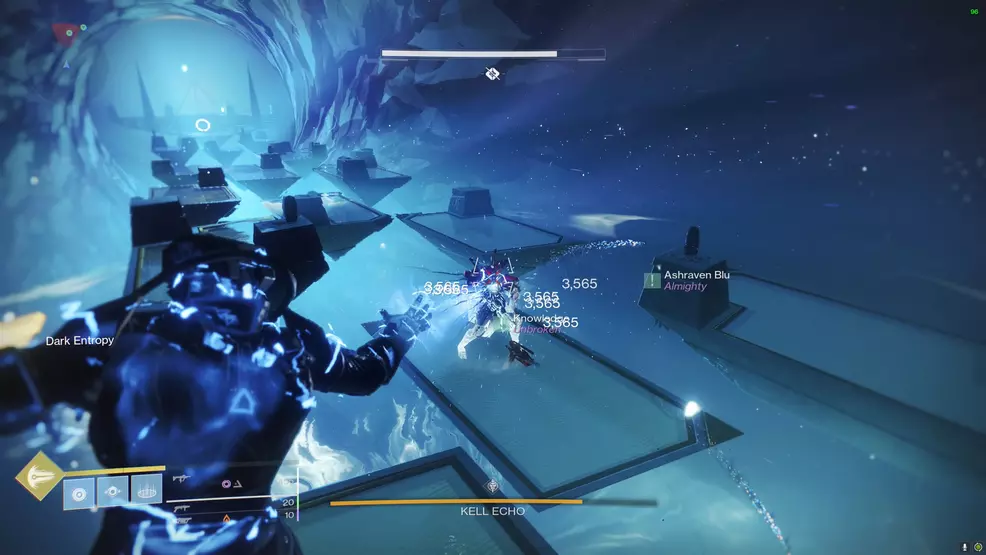This screenshot has height=555, width=986.
Task: Equip the heavy weapon slot
Action: [182, 518]
